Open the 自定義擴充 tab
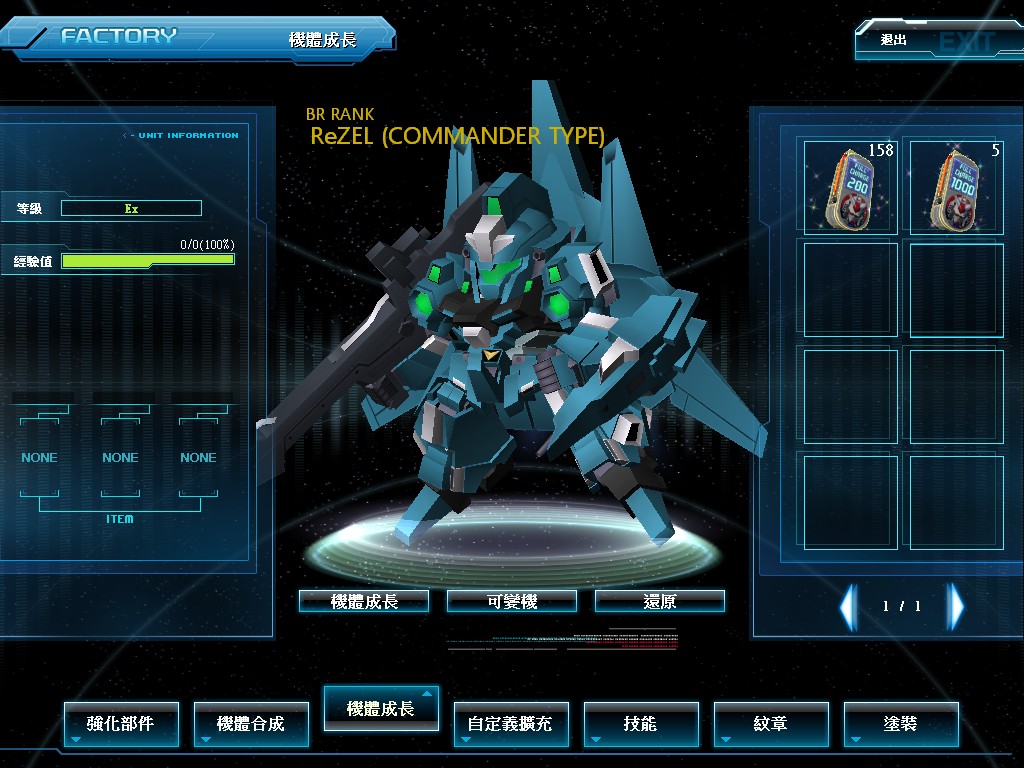 [x=511, y=723]
